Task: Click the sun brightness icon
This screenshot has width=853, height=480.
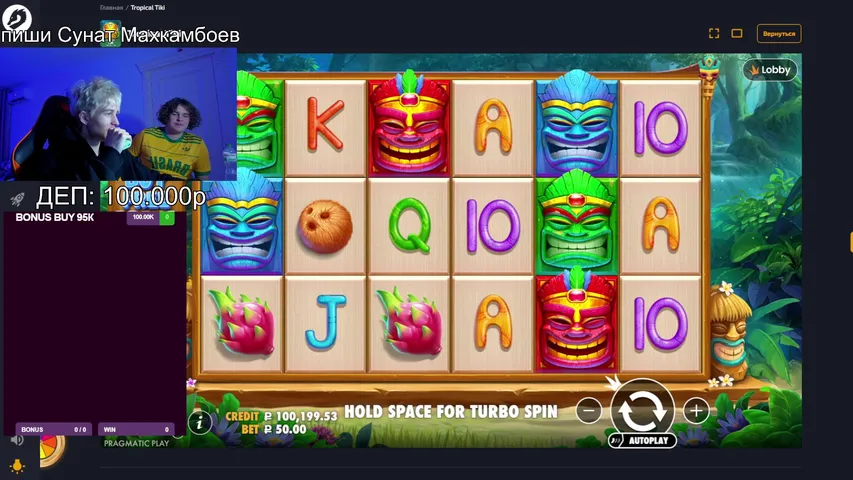Action: (17, 466)
